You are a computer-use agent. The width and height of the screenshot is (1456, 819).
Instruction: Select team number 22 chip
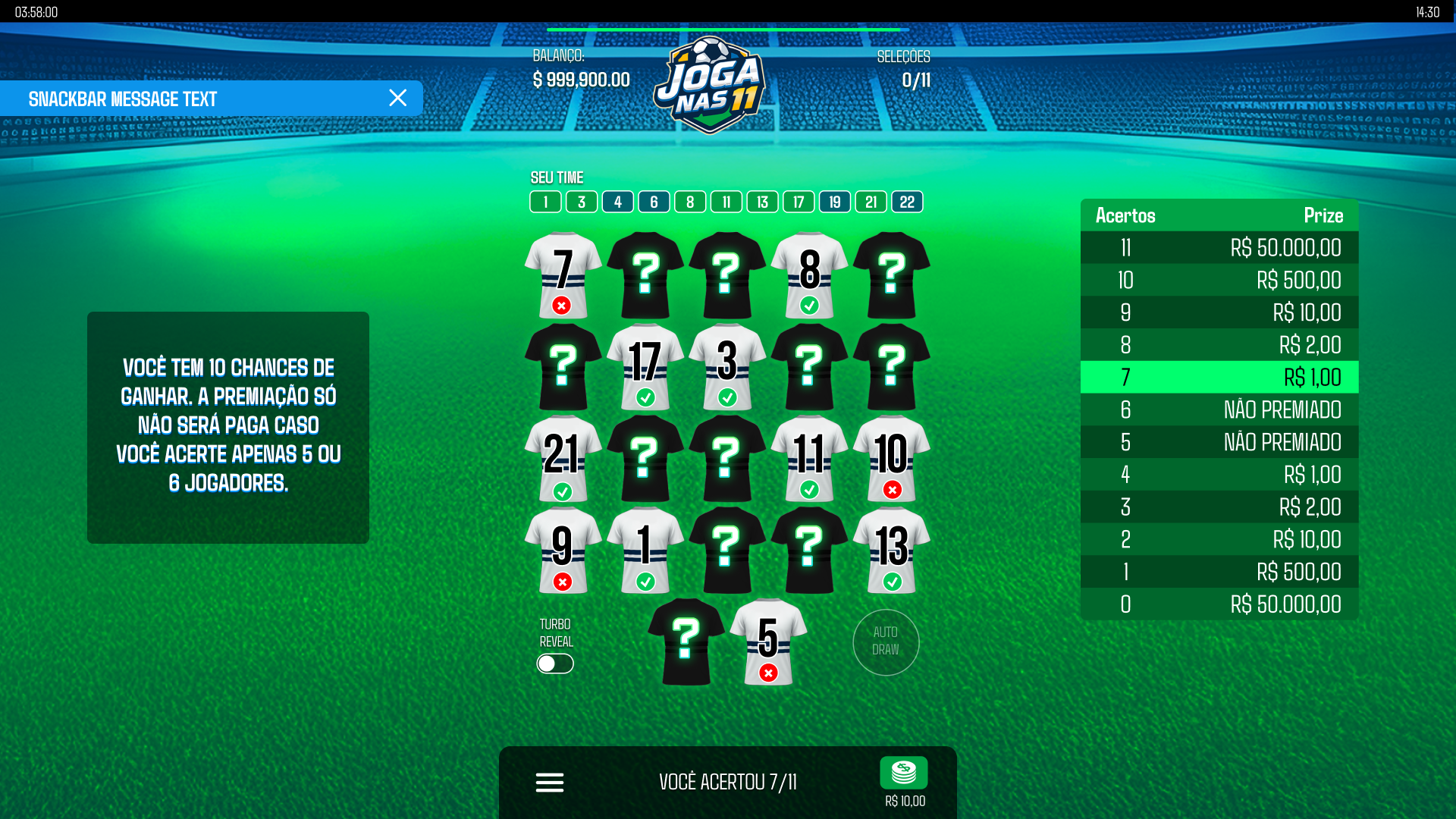[907, 202]
